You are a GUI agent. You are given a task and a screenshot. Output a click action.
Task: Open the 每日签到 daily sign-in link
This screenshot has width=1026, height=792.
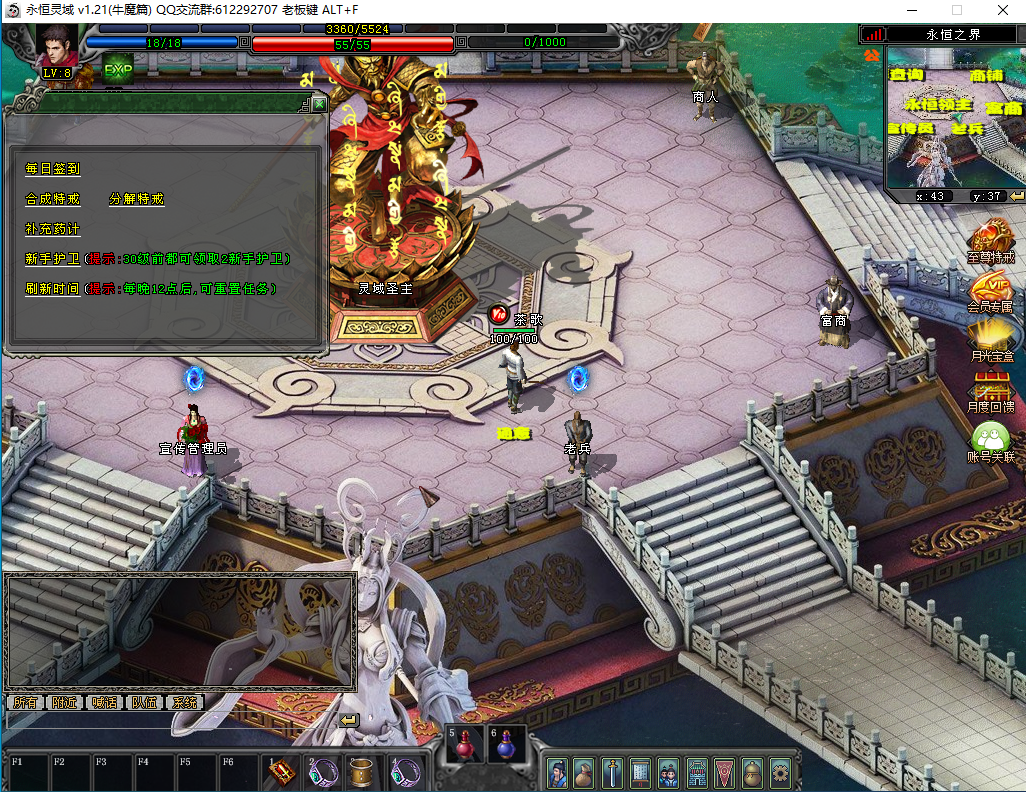coord(52,169)
